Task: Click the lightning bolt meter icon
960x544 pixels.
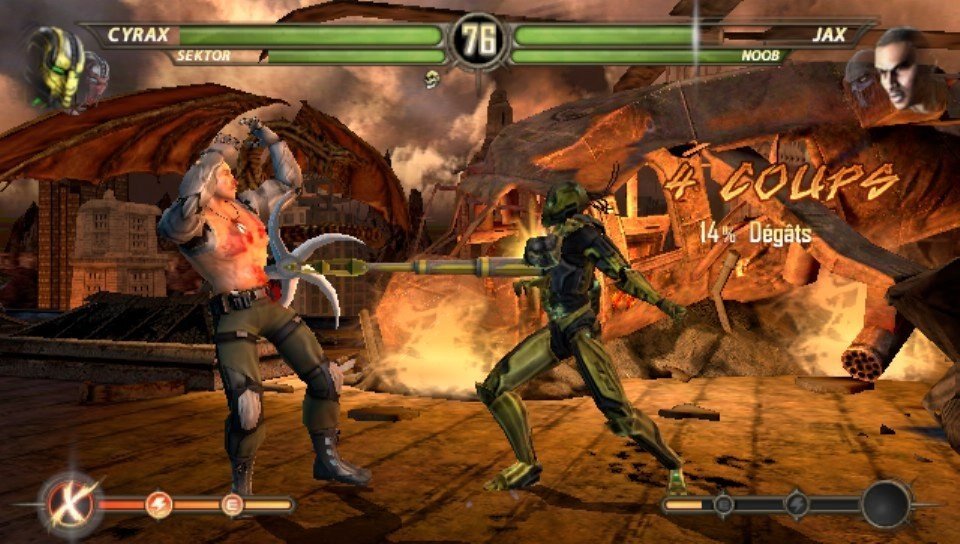Action: coord(159,506)
